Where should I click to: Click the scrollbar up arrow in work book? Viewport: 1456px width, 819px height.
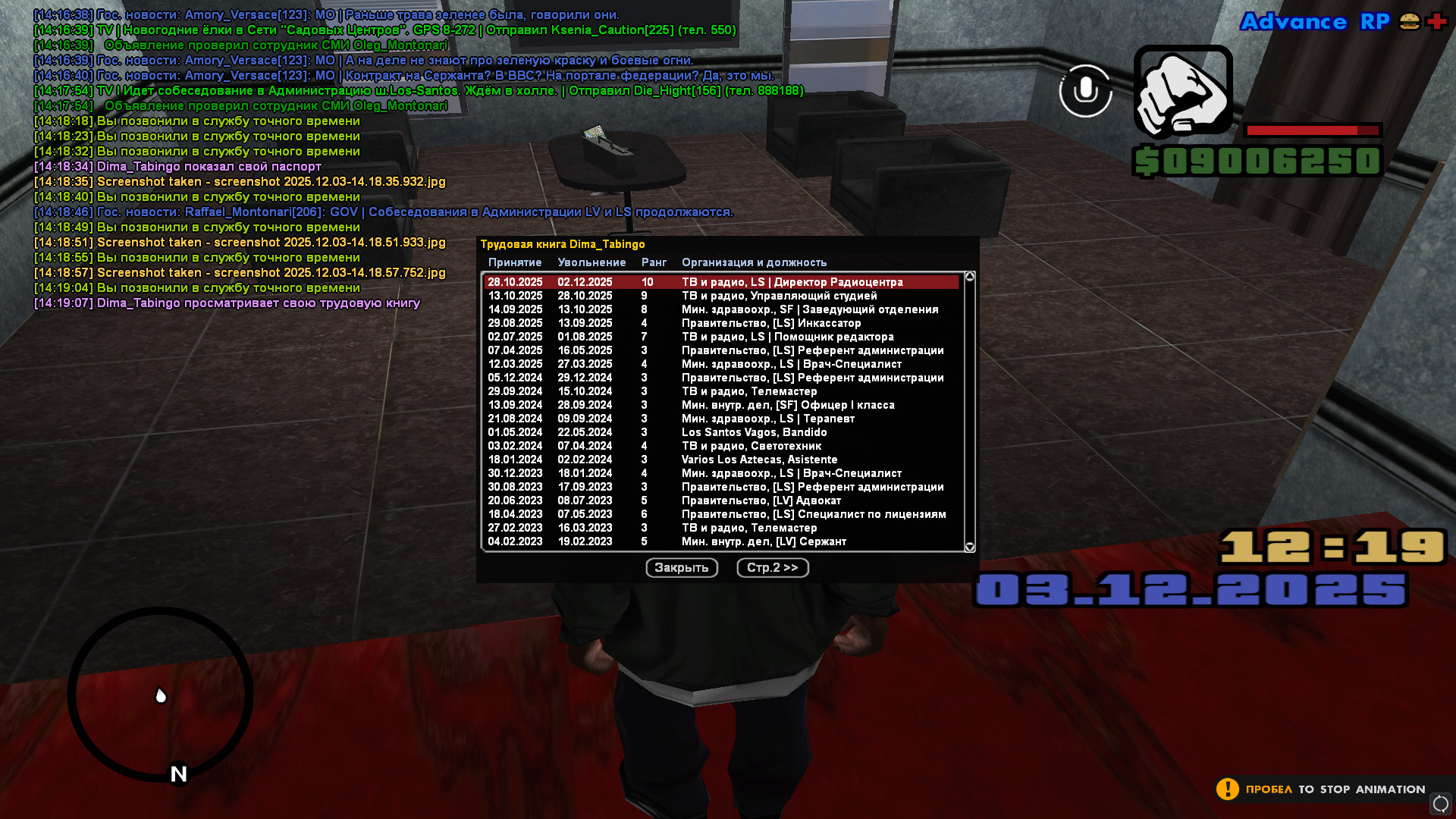click(968, 275)
